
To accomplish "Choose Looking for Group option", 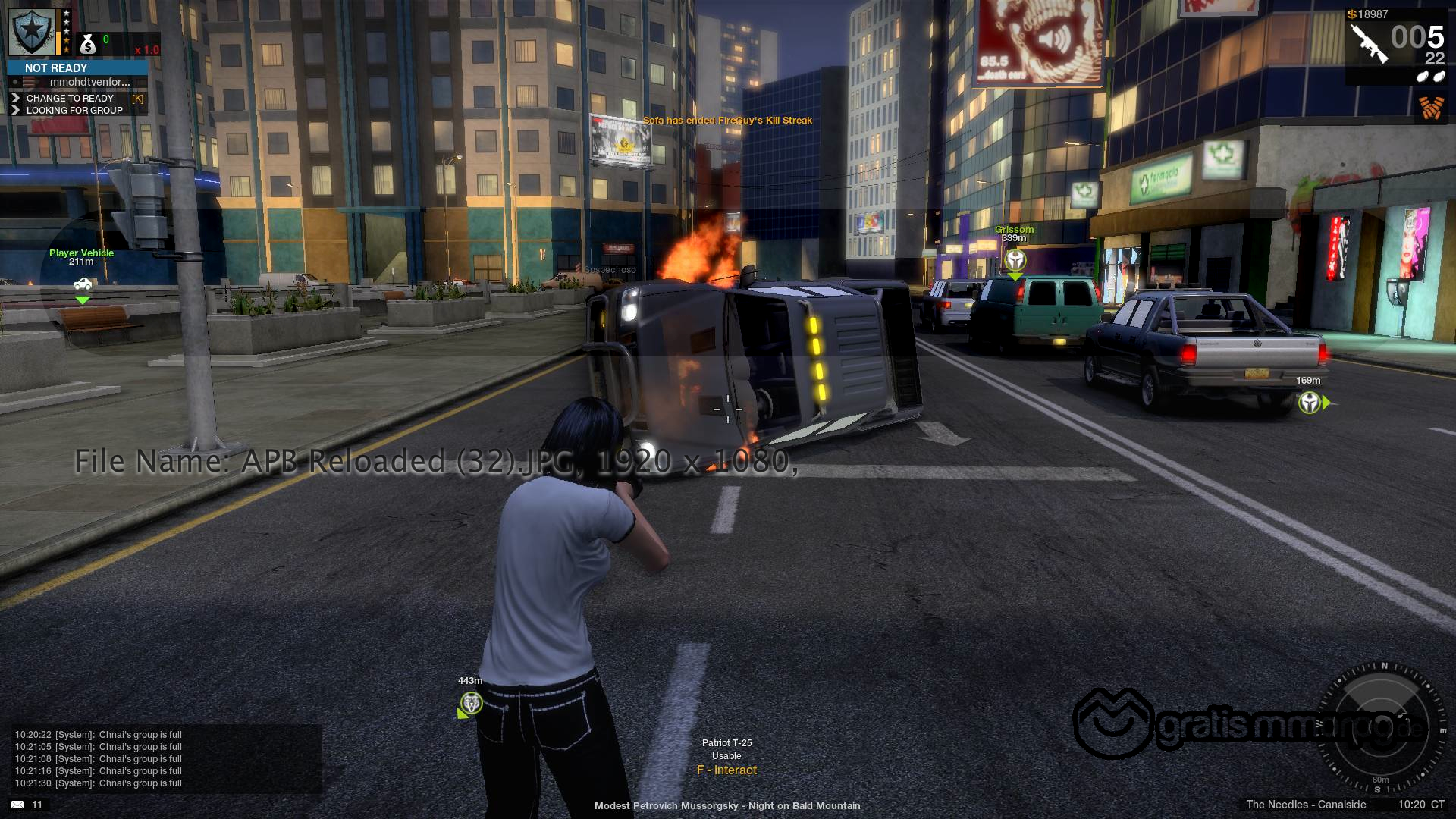I will tap(74, 110).
